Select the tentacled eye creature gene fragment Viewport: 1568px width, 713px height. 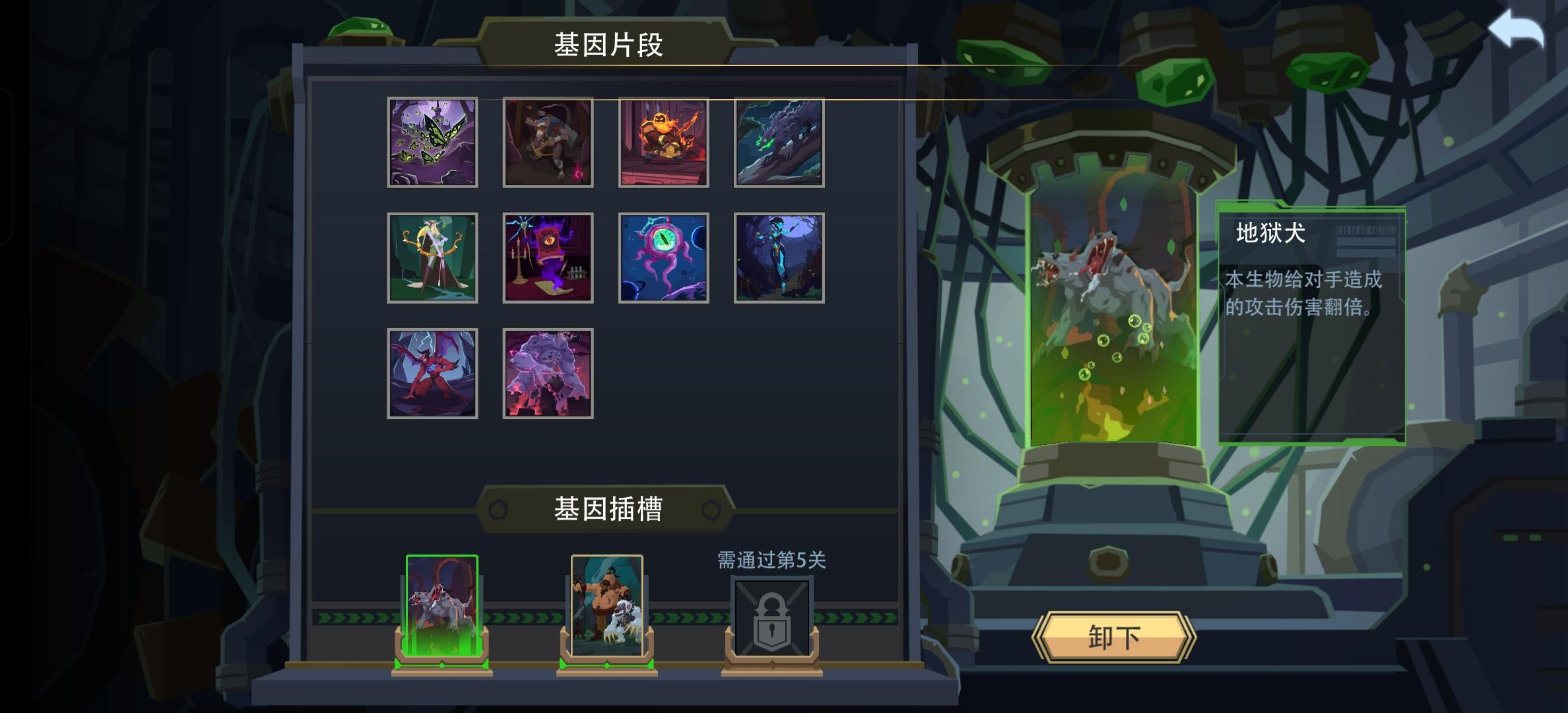(663, 257)
